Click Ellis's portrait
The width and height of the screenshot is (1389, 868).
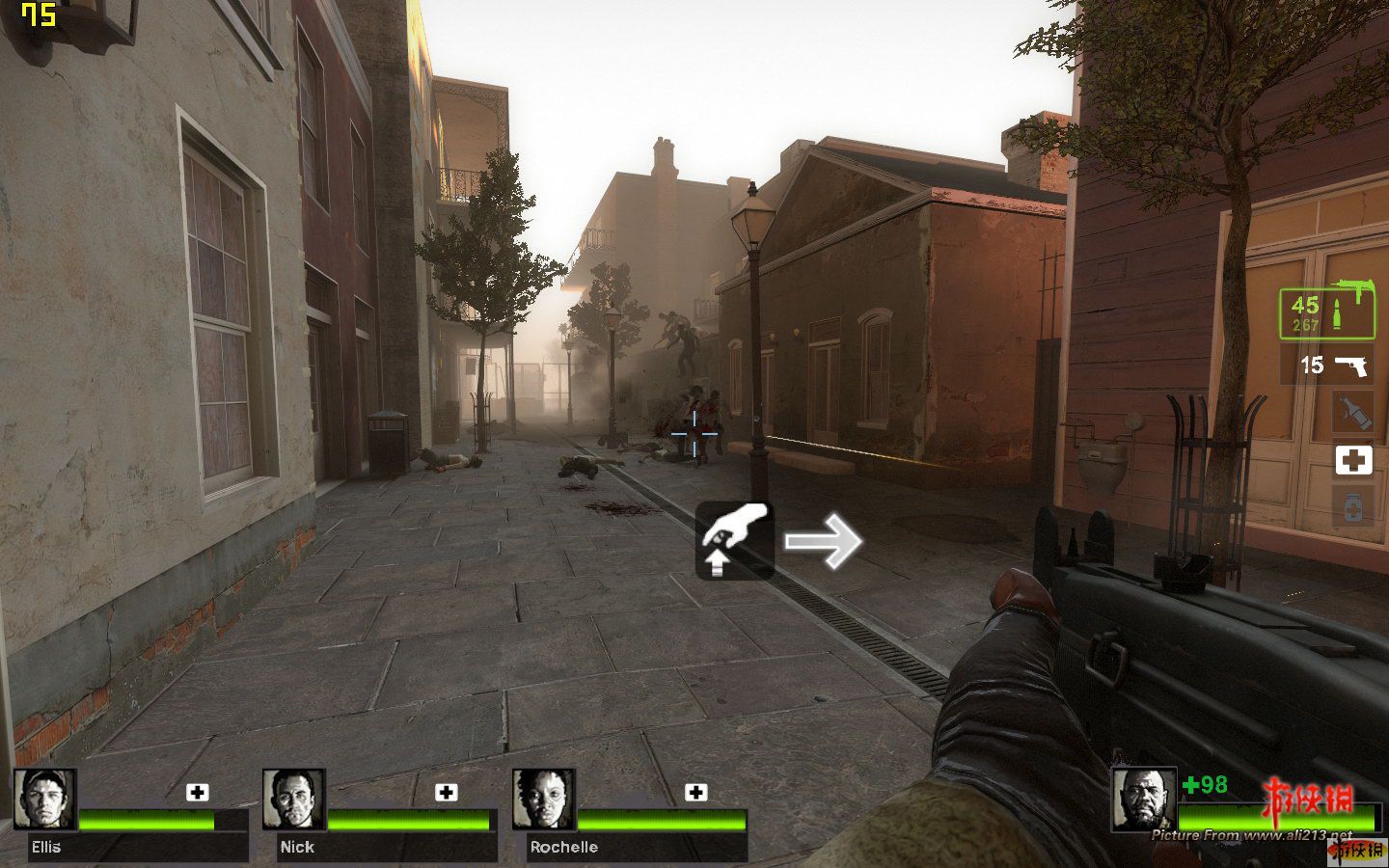click(x=45, y=800)
